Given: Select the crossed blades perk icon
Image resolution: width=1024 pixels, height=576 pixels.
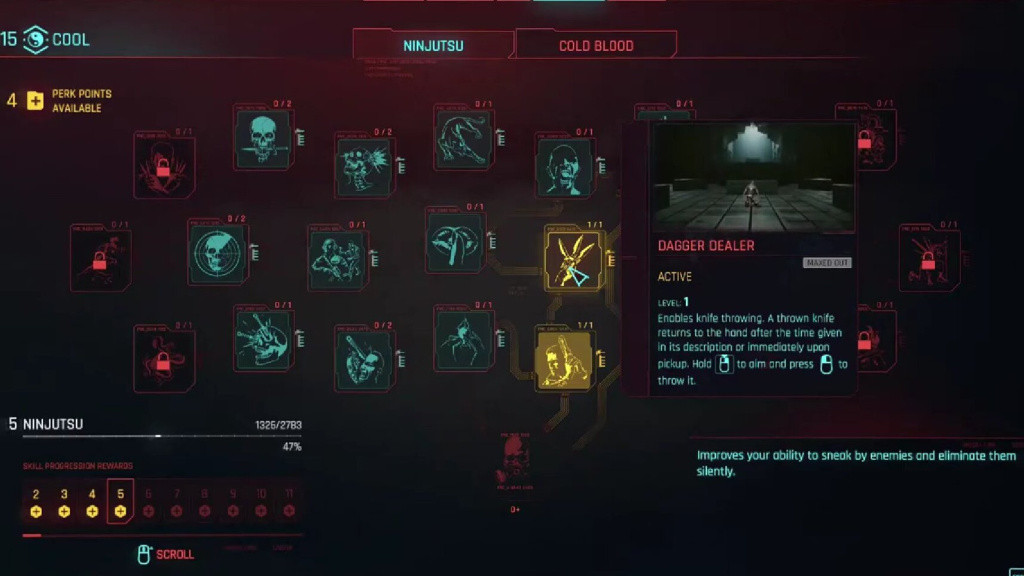Looking at the screenshot, I should coord(456,241).
